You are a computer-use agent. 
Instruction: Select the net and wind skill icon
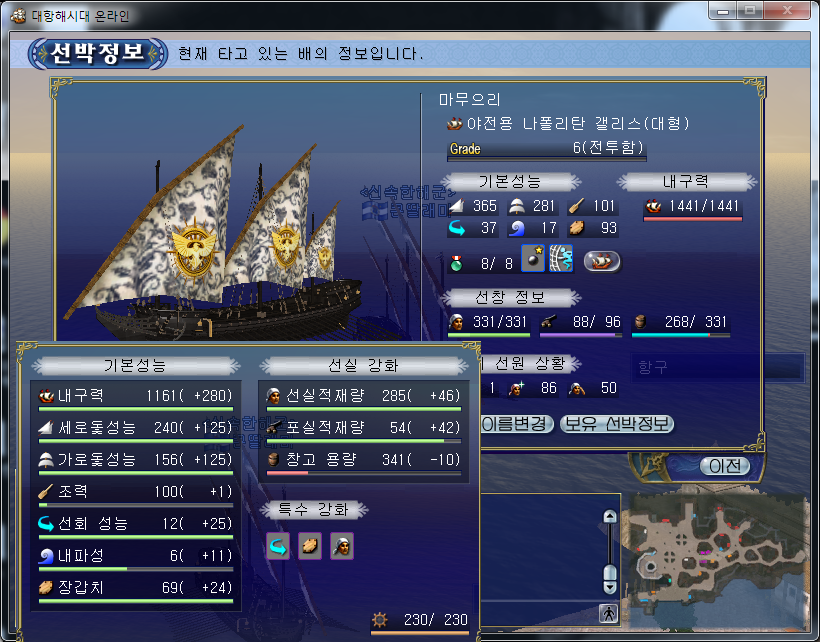point(562,260)
